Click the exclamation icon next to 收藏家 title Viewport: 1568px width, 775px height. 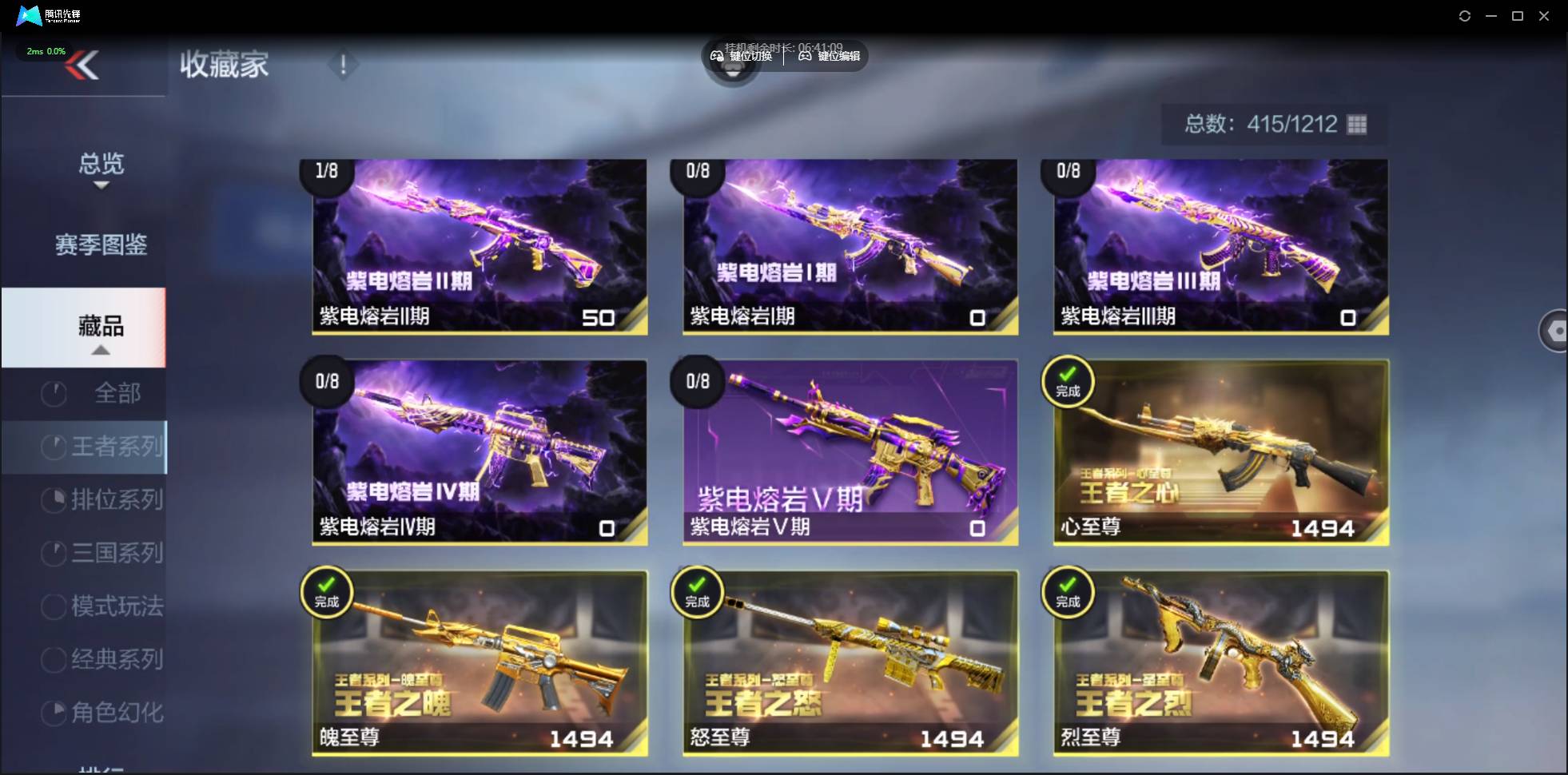(x=343, y=64)
